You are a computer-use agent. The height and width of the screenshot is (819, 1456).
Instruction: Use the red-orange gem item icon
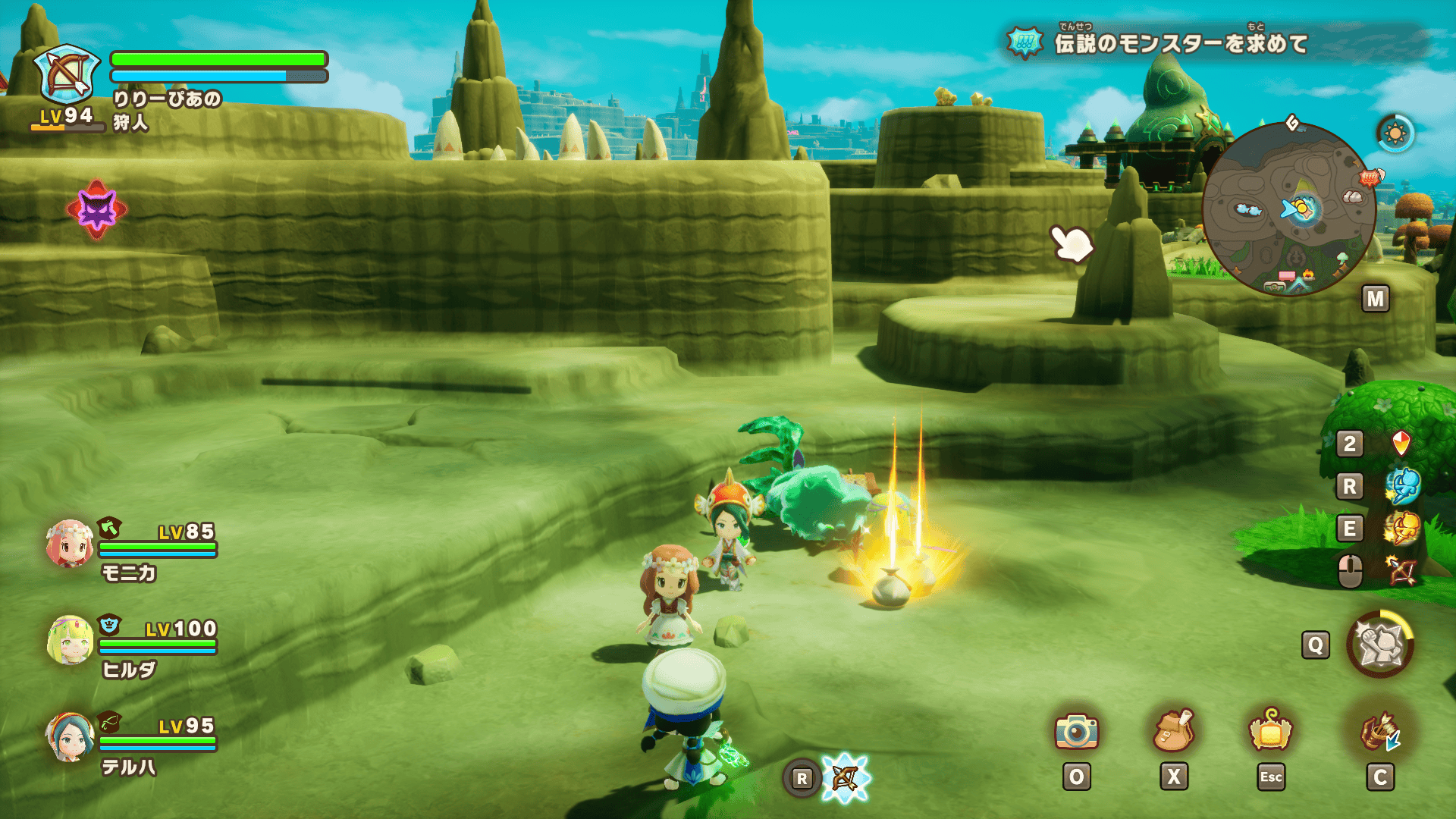pyautogui.click(x=1401, y=443)
